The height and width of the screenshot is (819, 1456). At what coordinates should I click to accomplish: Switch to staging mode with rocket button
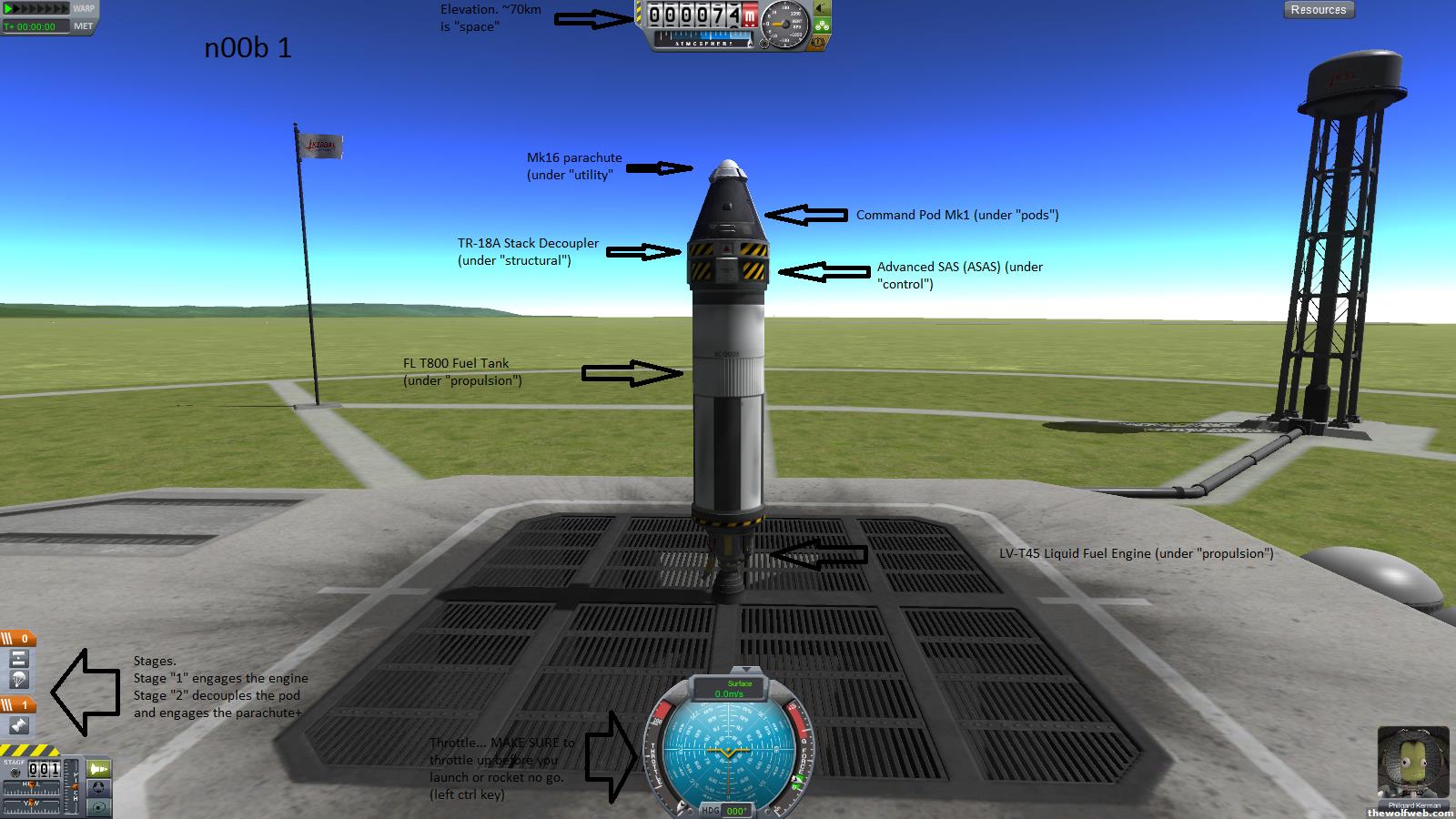click(x=98, y=769)
